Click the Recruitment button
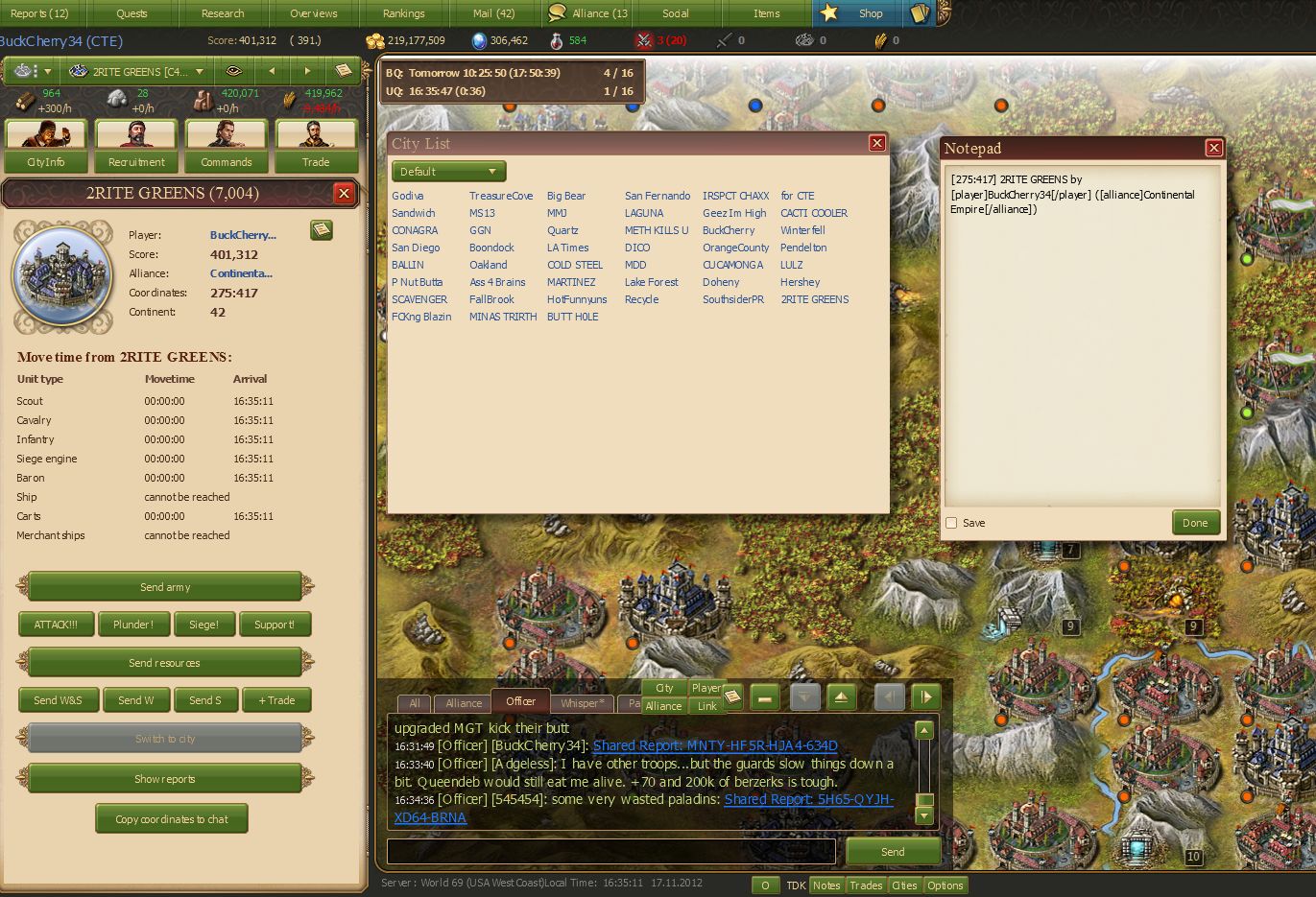The width and height of the screenshot is (1316, 897). [136, 146]
